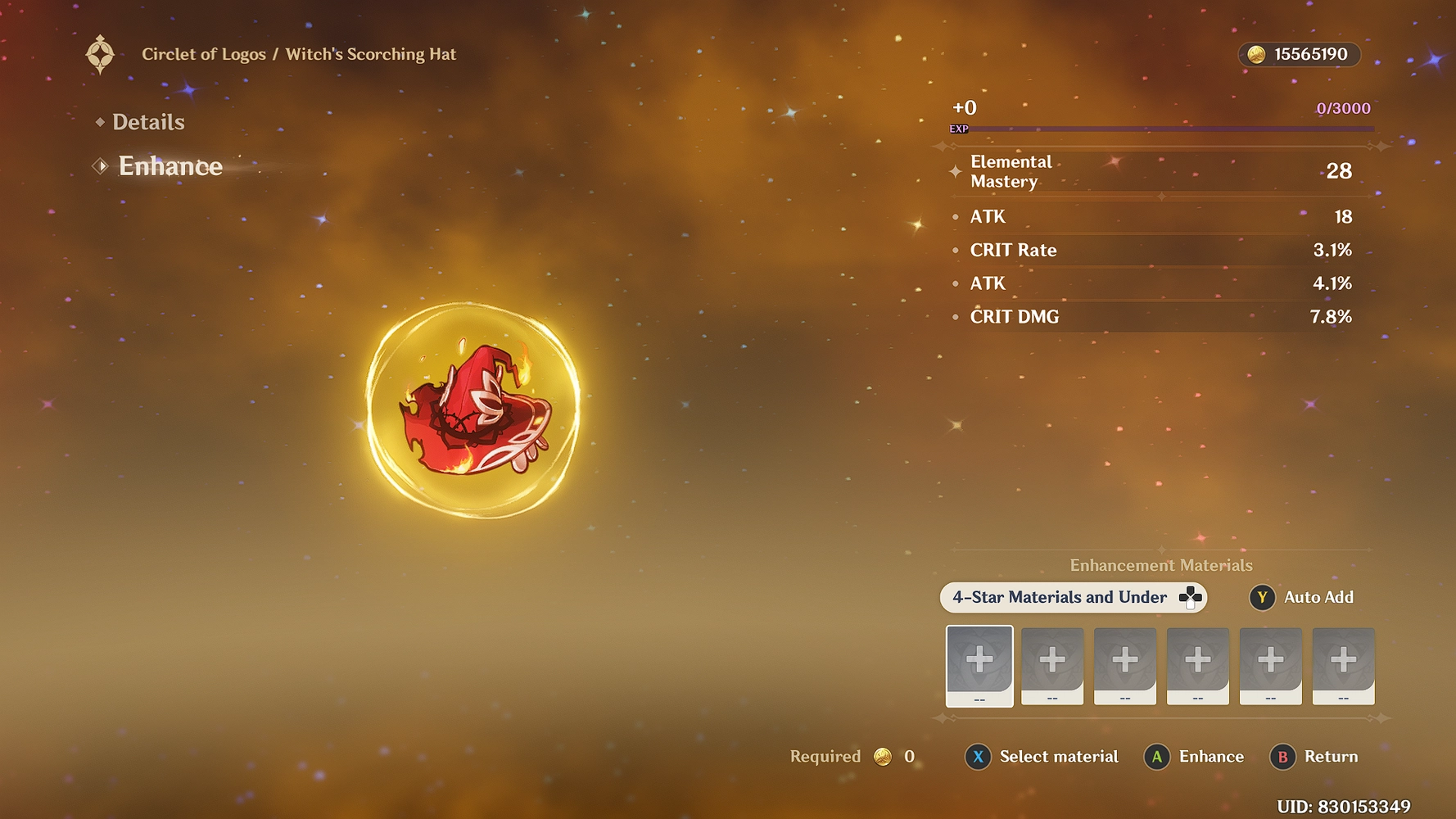The height and width of the screenshot is (819, 1456).
Task: Select the Enhance section
Action: [x=170, y=166]
